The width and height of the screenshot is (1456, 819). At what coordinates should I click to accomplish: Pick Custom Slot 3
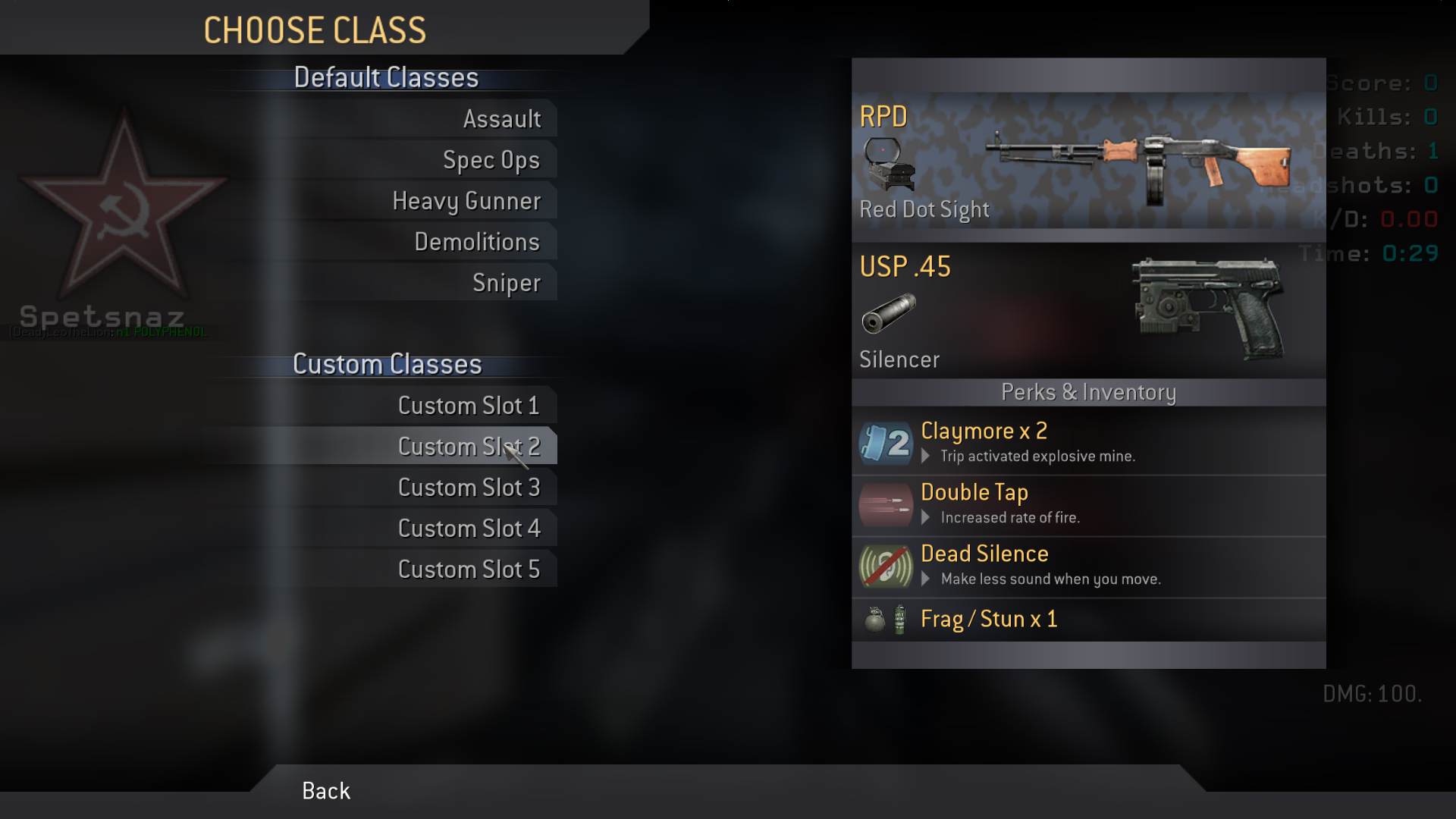click(x=469, y=488)
